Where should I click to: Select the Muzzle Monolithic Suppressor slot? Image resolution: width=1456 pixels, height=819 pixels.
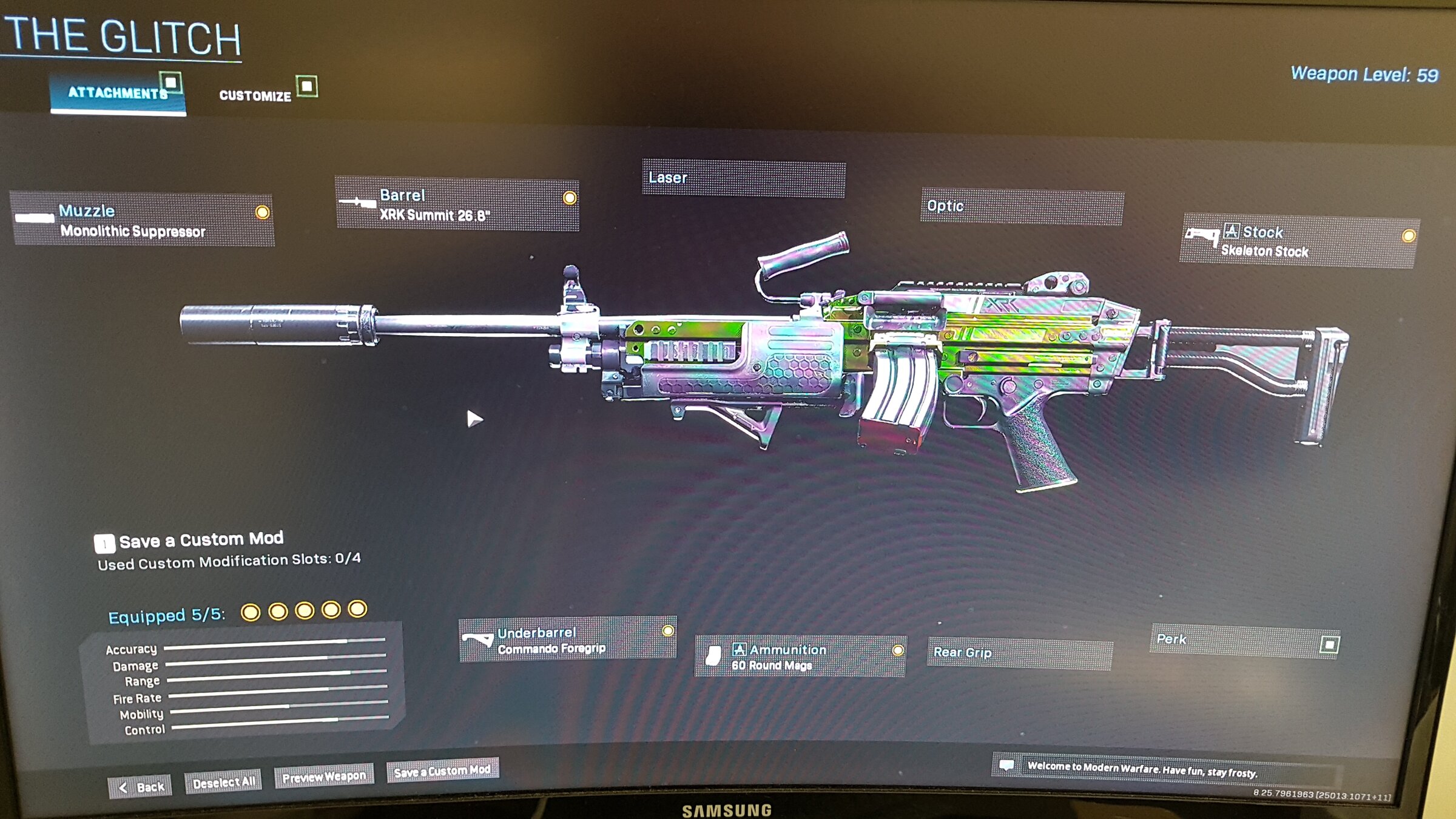click(x=143, y=220)
